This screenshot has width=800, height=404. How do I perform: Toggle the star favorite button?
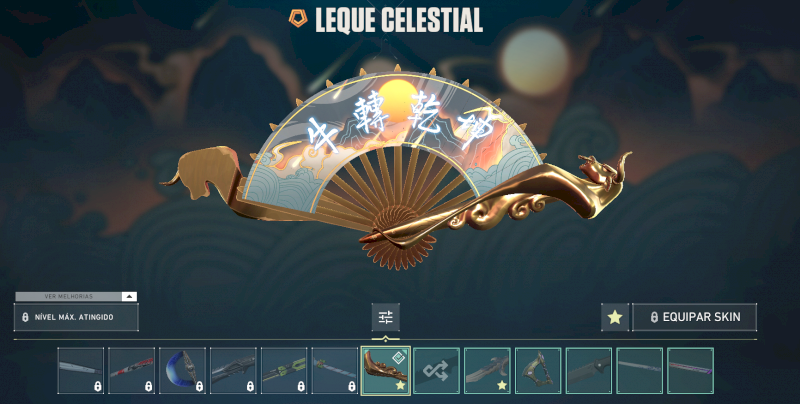615,317
